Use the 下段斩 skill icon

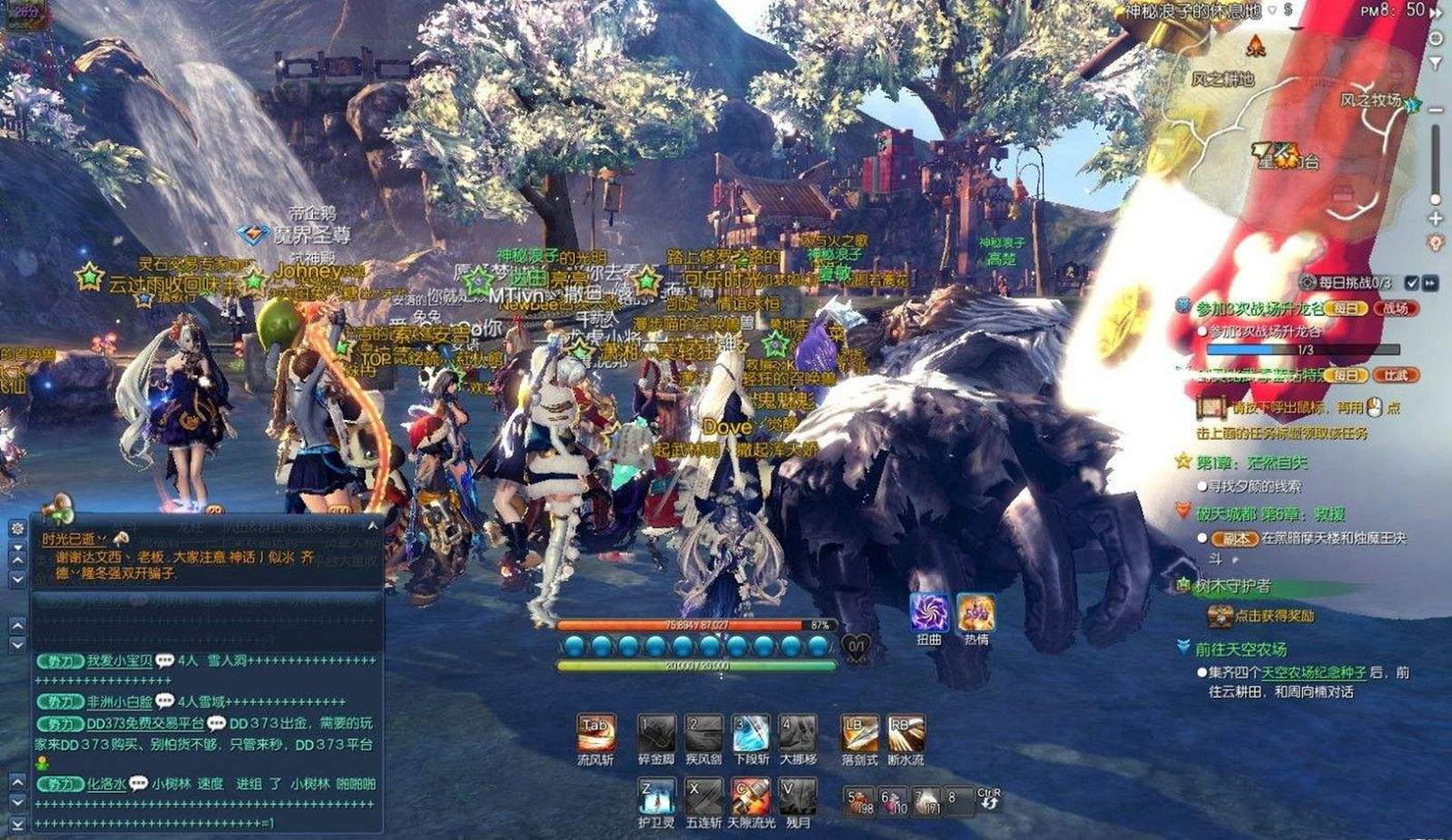pyautogui.click(x=751, y=733)
